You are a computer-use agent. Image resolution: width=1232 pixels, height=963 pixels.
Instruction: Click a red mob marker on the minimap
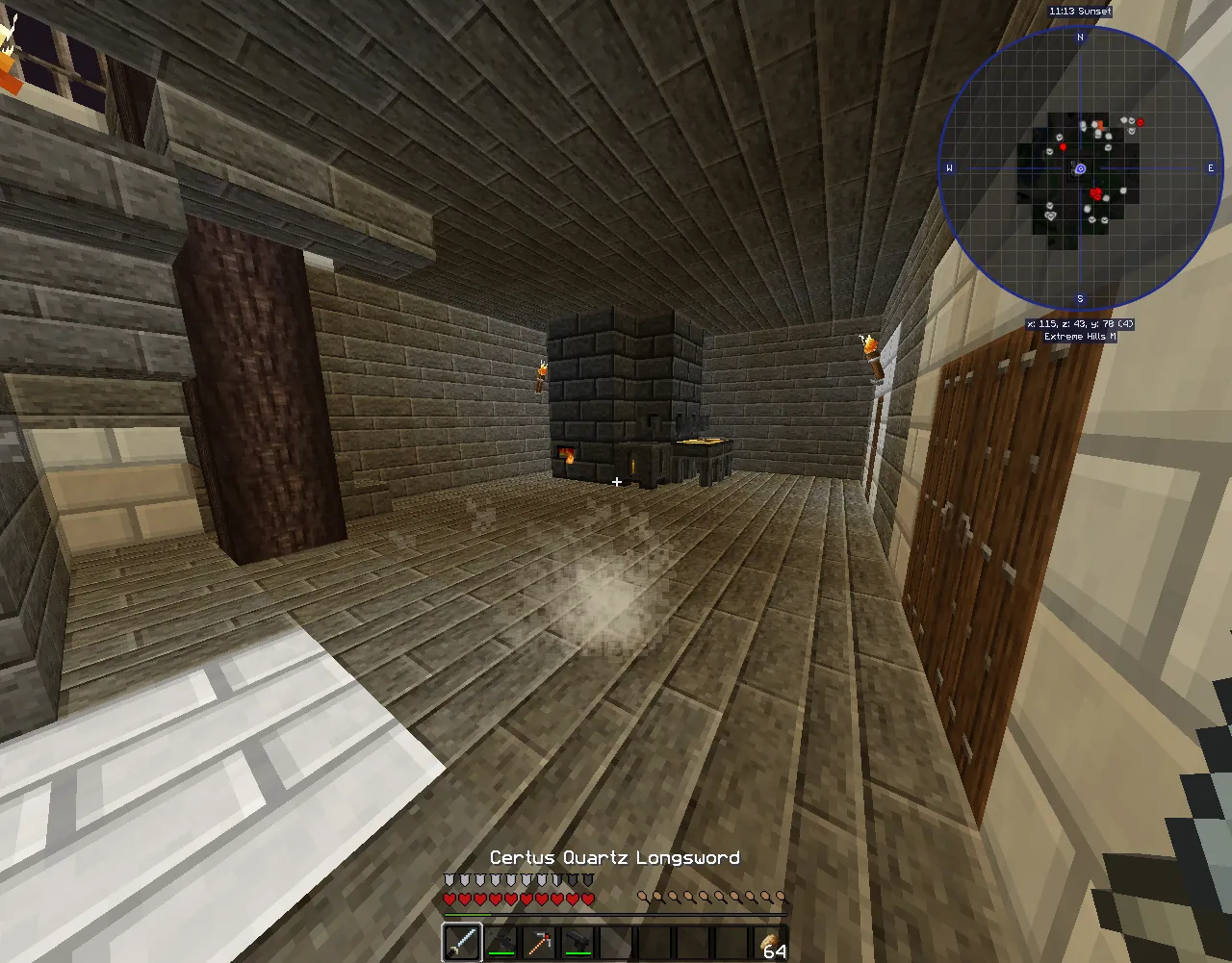[1095, 194]
